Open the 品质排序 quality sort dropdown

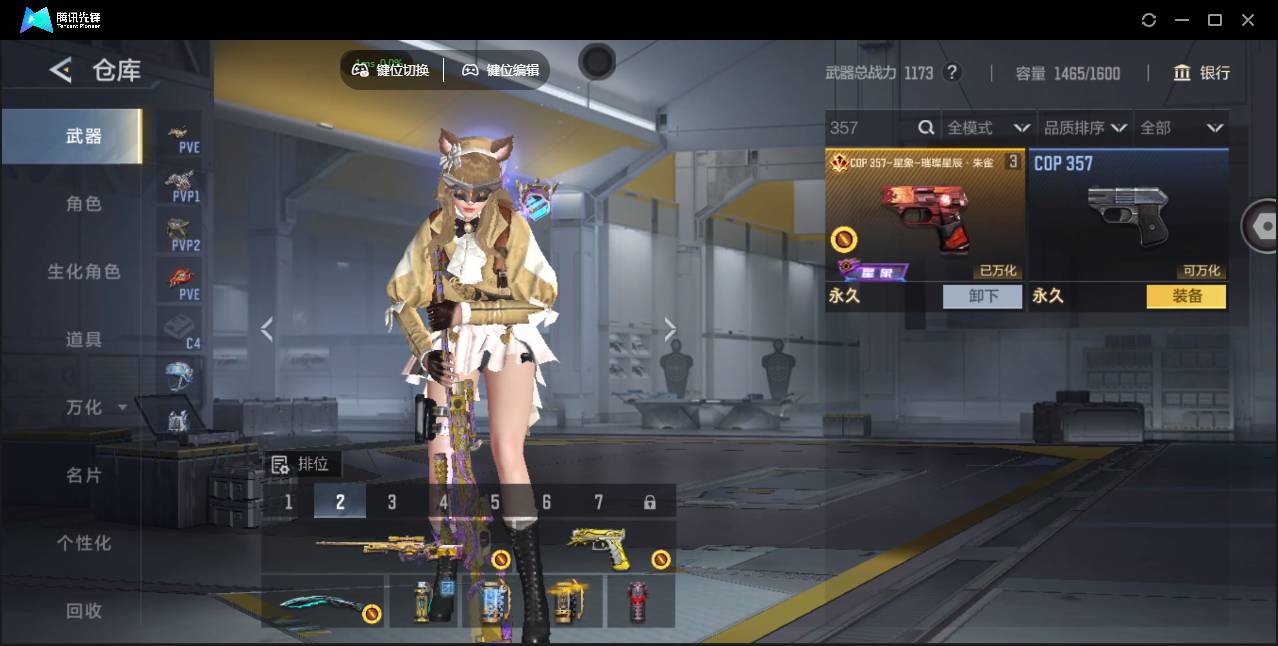point(1085,128)
